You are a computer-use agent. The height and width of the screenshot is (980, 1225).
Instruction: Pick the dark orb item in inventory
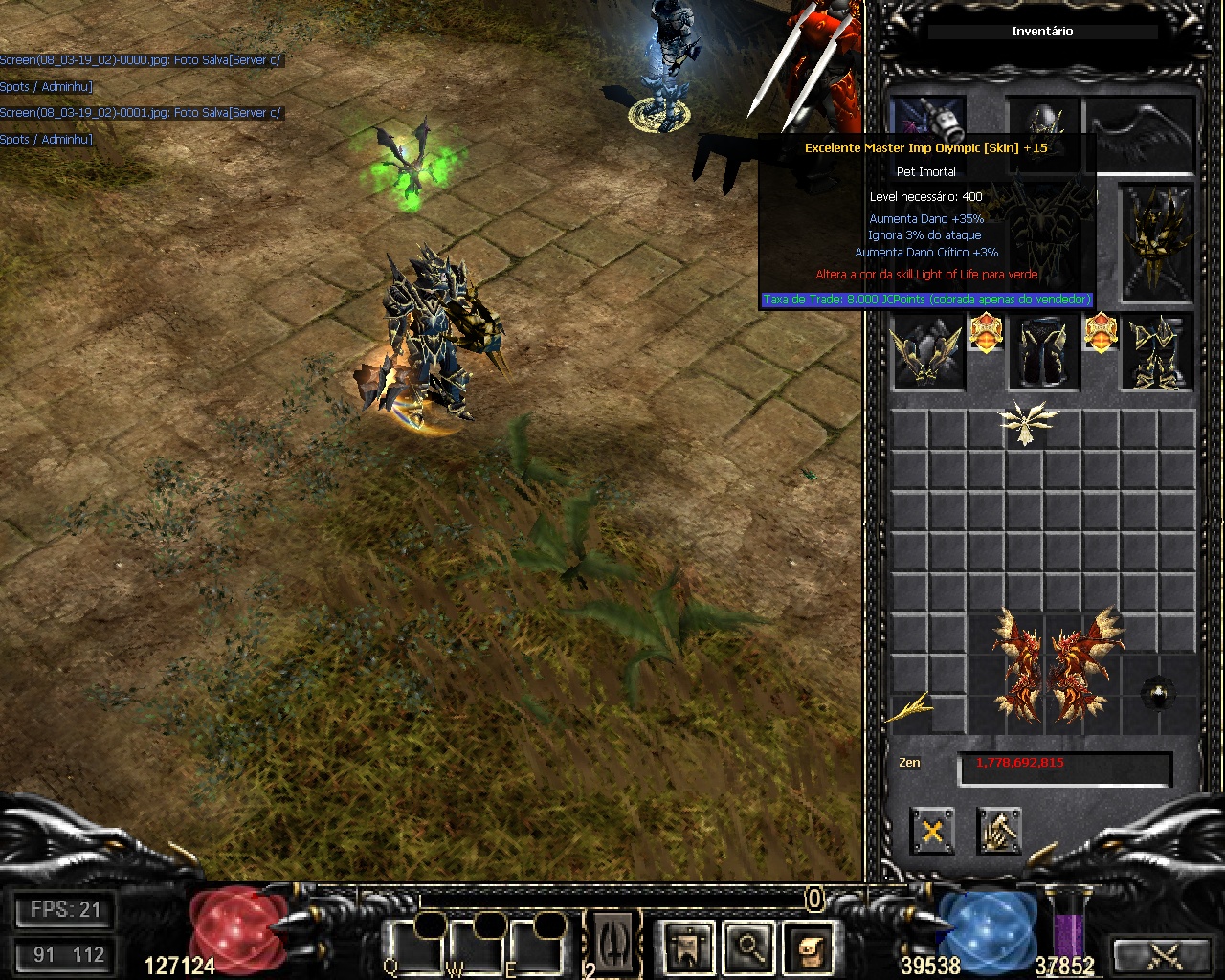(x=1158, y=694)
